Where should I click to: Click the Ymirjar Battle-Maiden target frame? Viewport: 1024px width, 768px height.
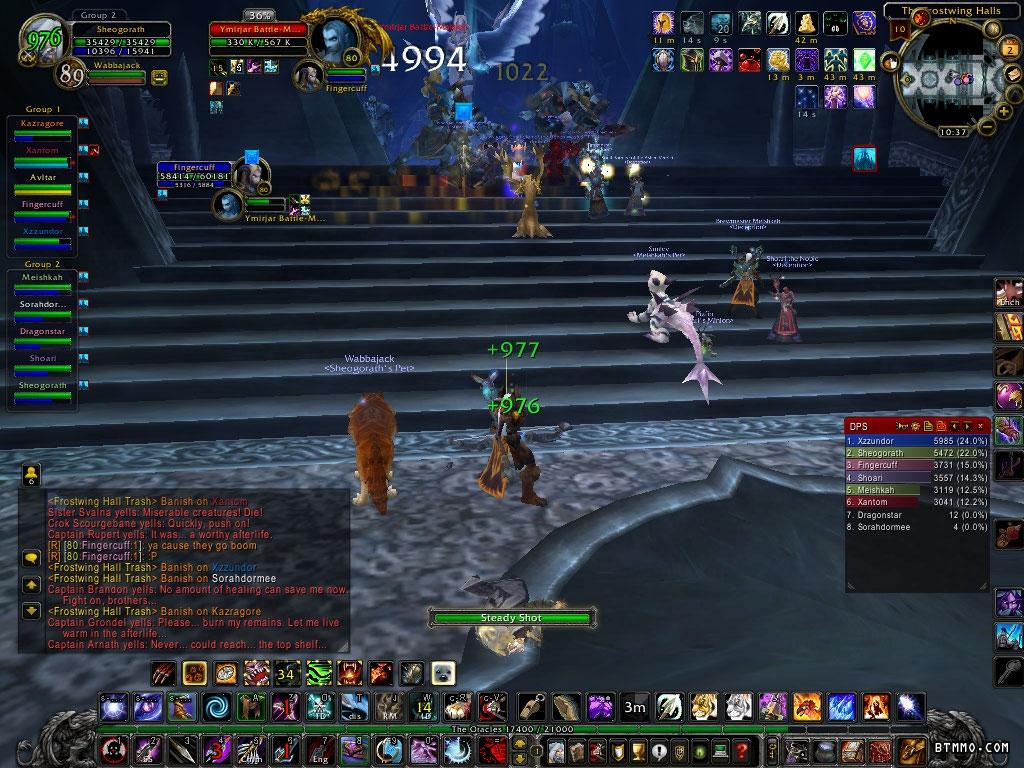262,37
